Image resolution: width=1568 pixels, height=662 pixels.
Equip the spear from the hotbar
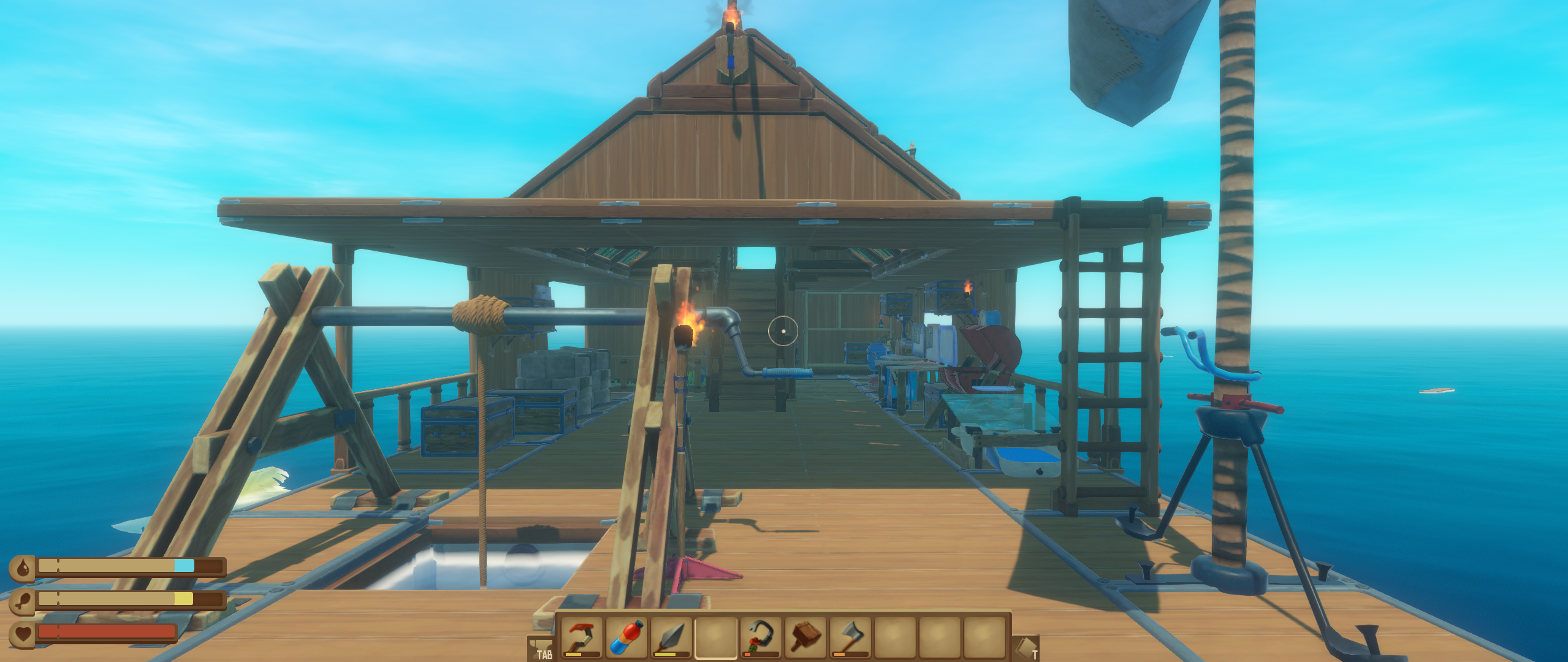671,637
